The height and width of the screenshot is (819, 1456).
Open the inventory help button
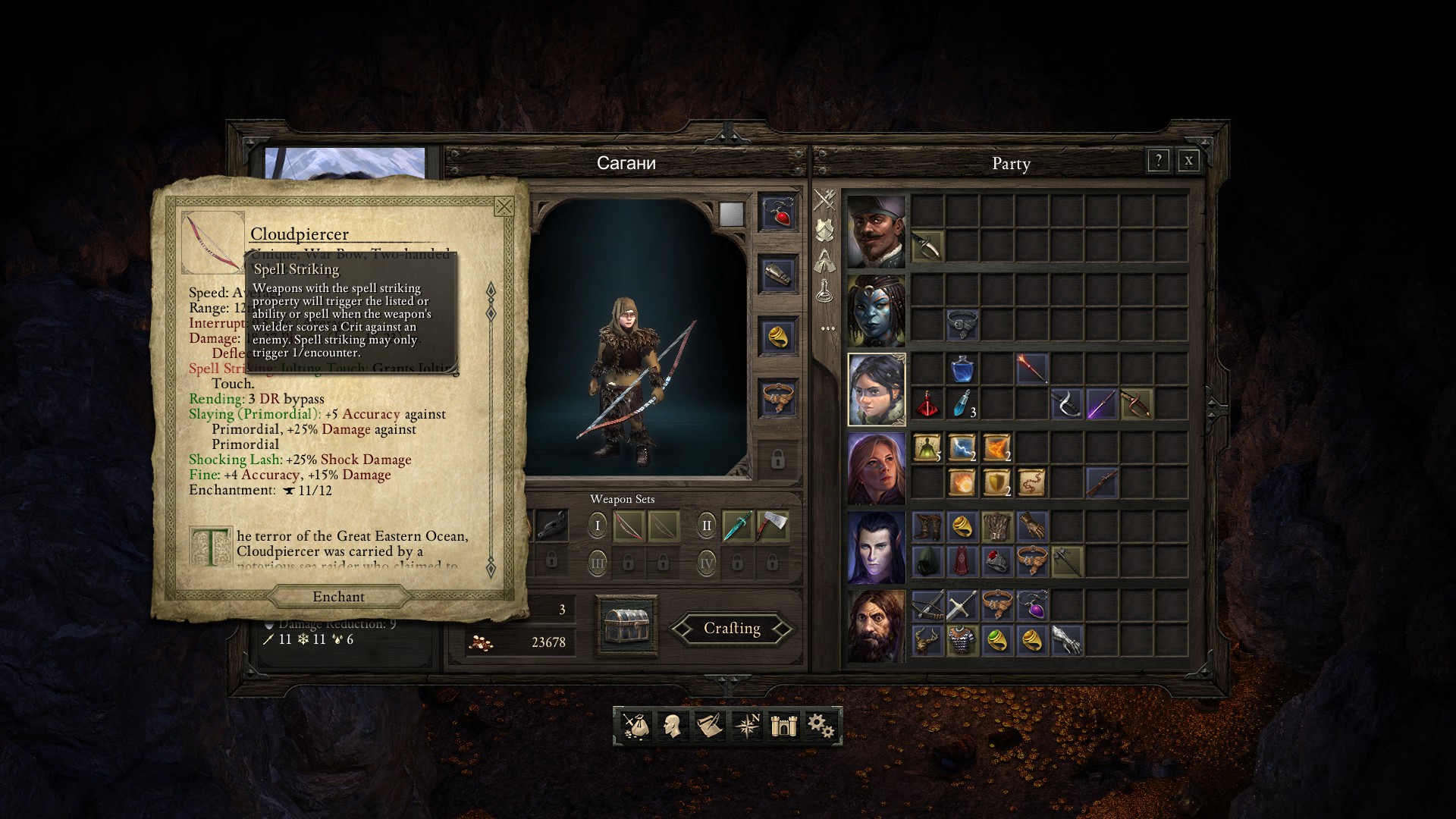click(1158, 161)
